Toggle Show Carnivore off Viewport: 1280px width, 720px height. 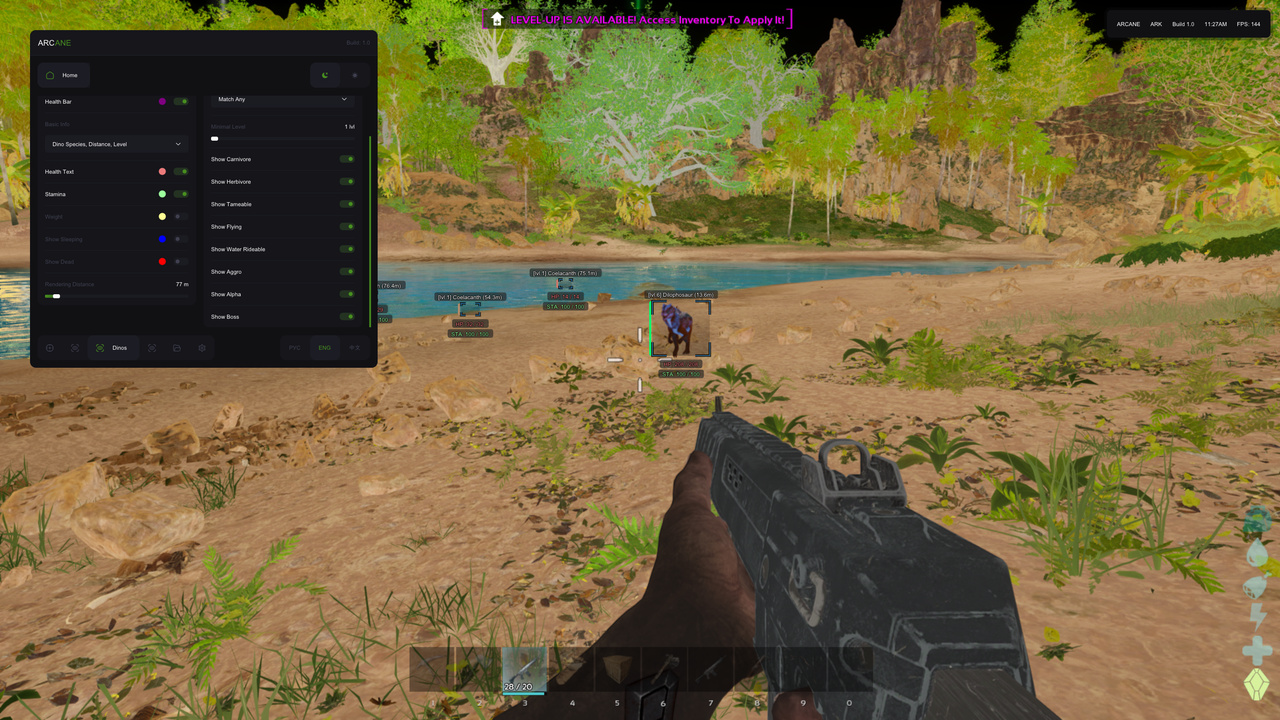pos(348,159)
